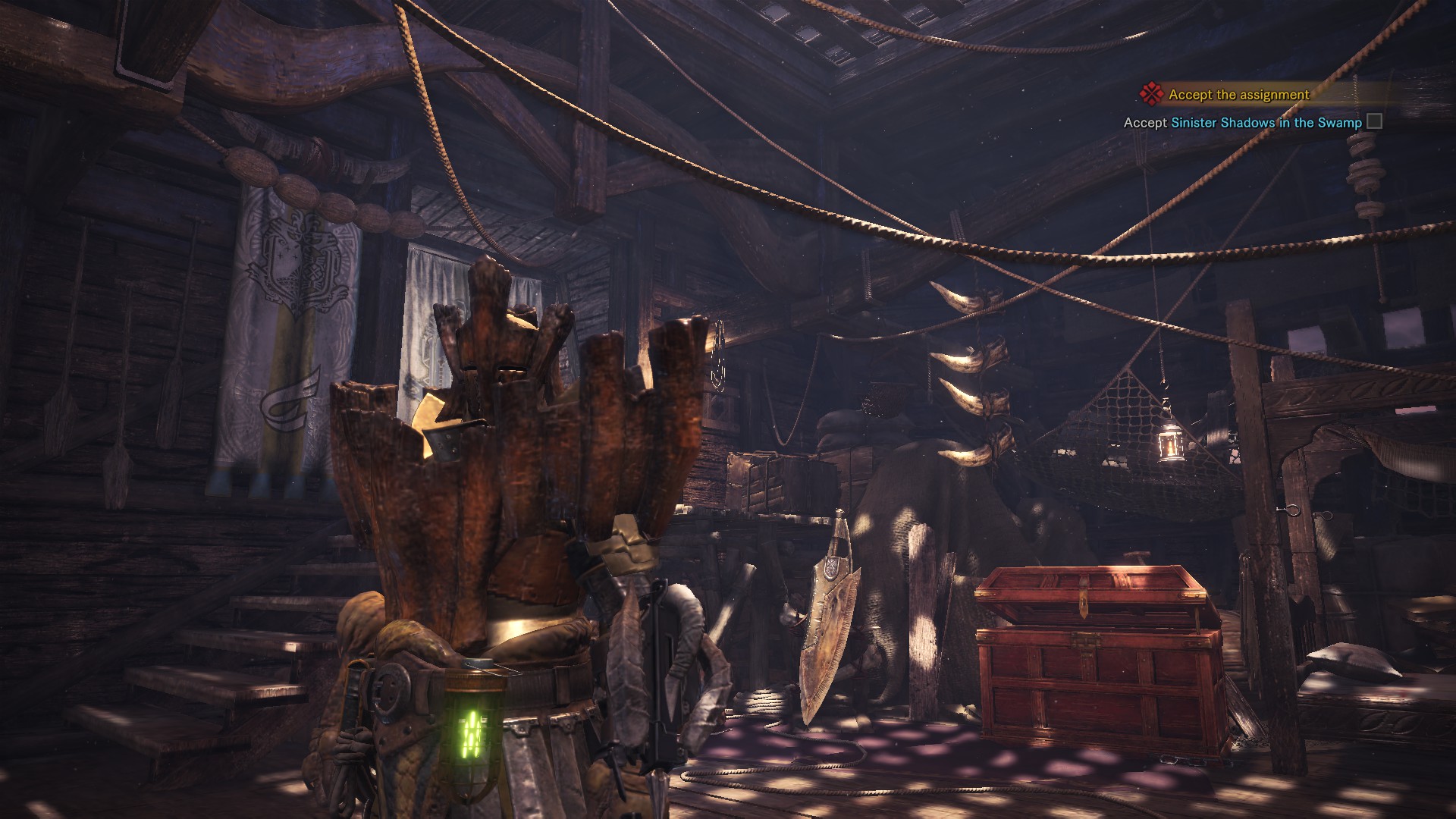Tick the quest objective checkbox
Viewport: 1456px width, 819px height.
click(x=1373, y=121)
